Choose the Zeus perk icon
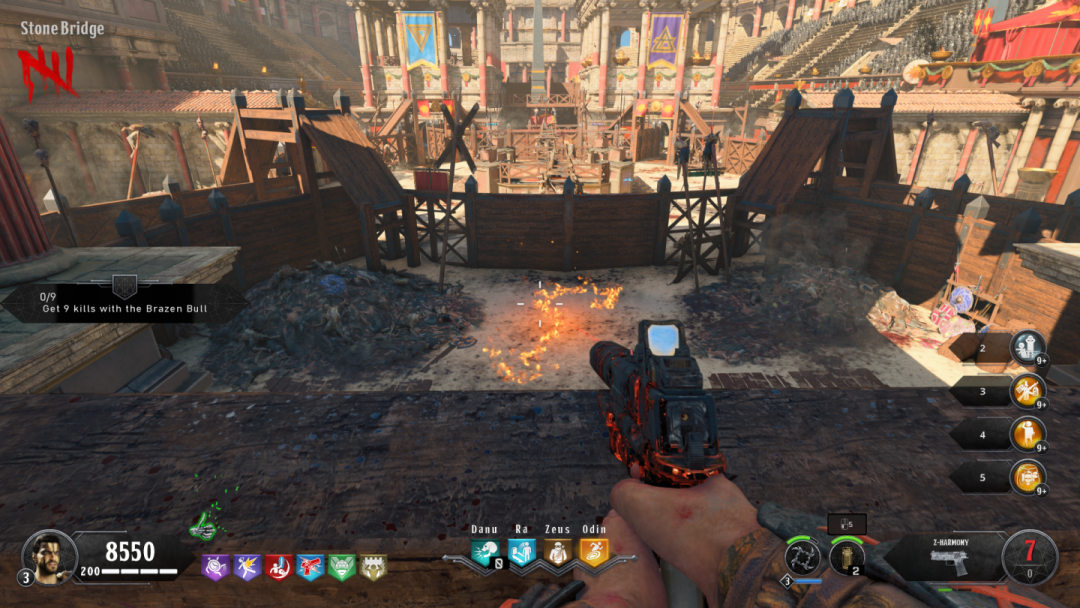The image size is (1080, 608). point(557,552)
